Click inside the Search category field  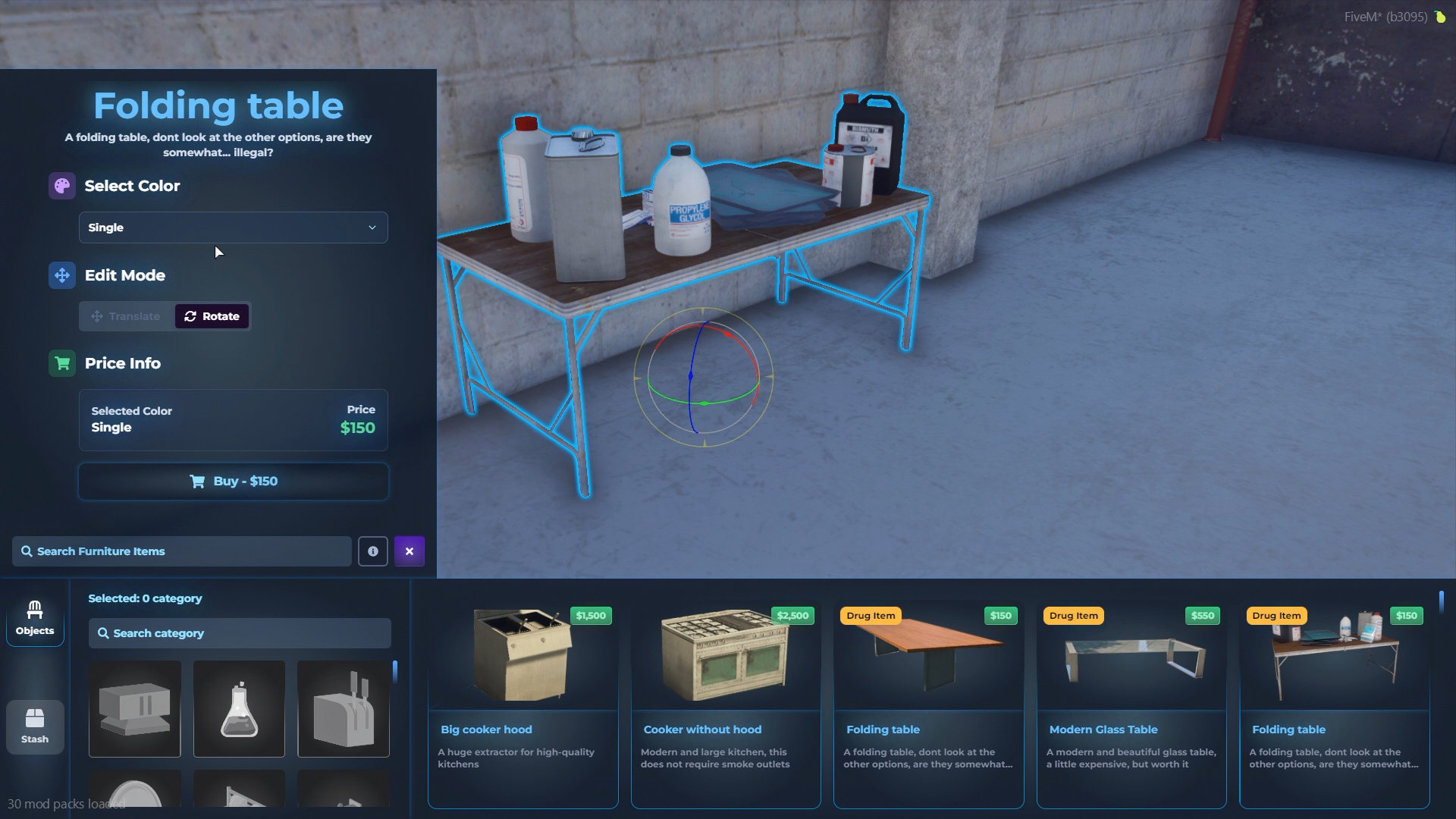coord(239,633)
